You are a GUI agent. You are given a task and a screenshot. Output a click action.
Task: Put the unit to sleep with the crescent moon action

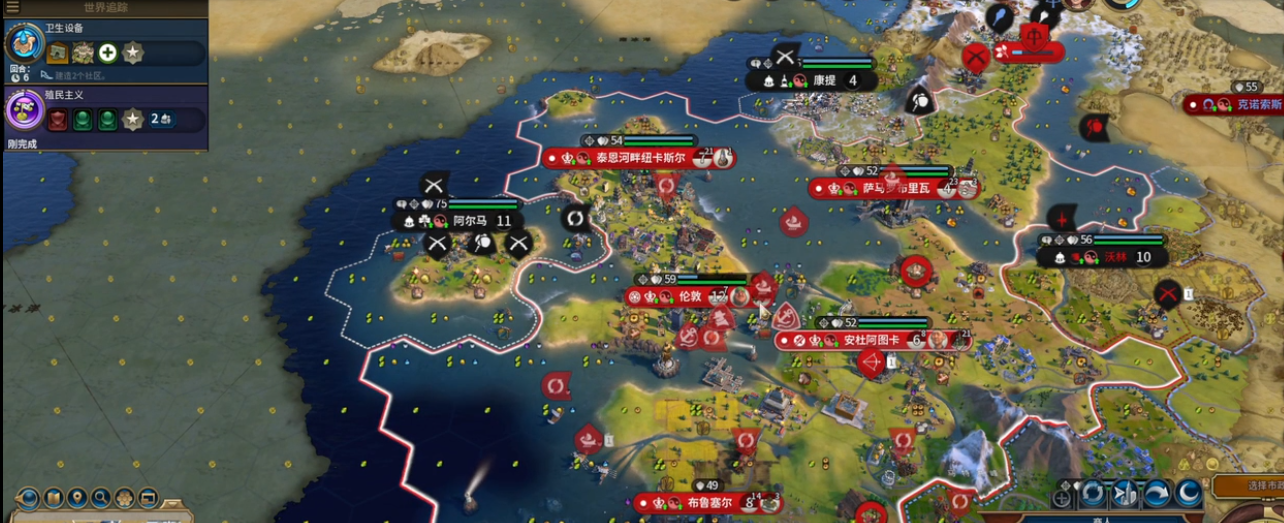click(x=1188, y=493)
